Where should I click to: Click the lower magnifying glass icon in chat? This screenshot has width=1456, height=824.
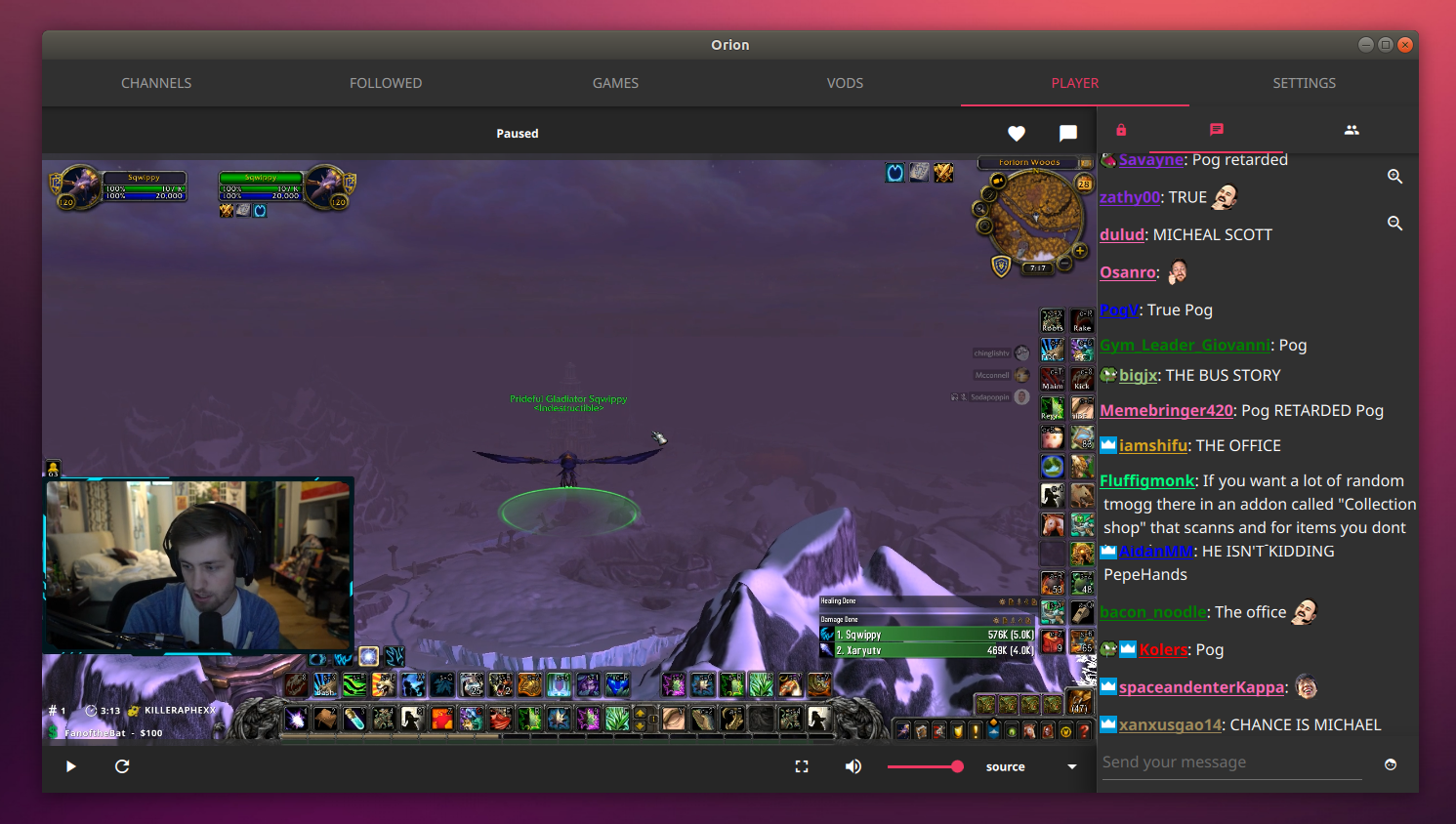(x=1394, y=223)
